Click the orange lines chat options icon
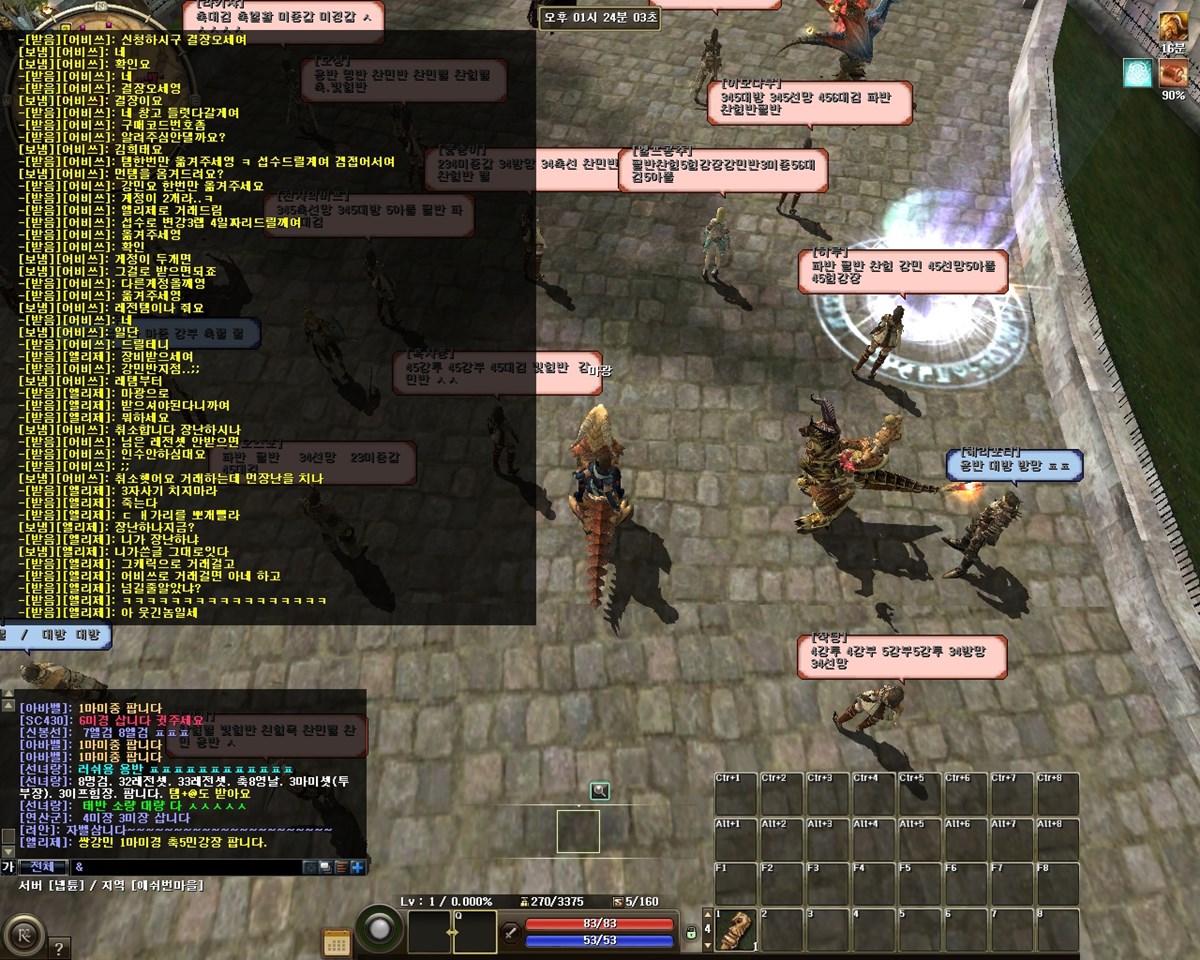 (341, 867)
